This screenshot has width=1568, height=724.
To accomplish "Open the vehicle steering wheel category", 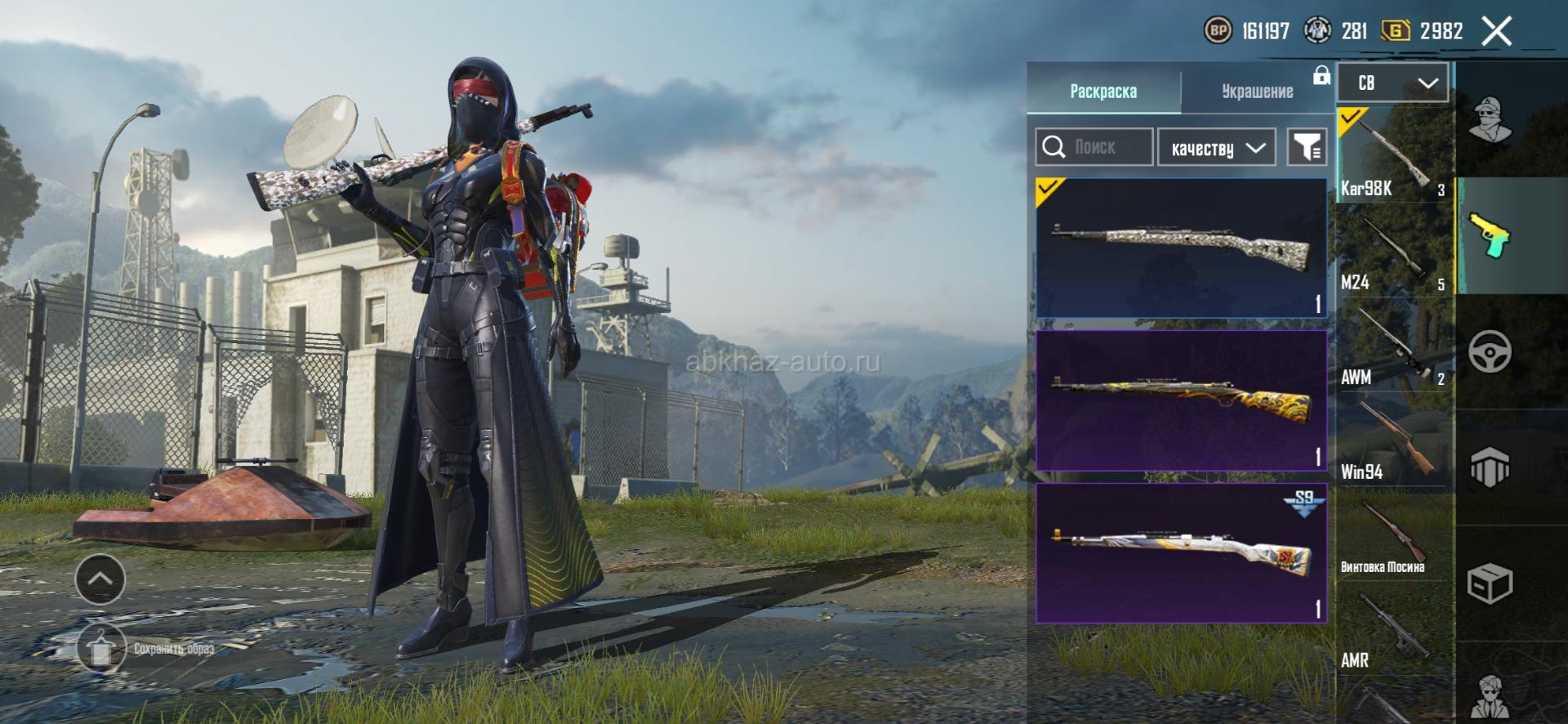I will click(x=1490, y=352).
